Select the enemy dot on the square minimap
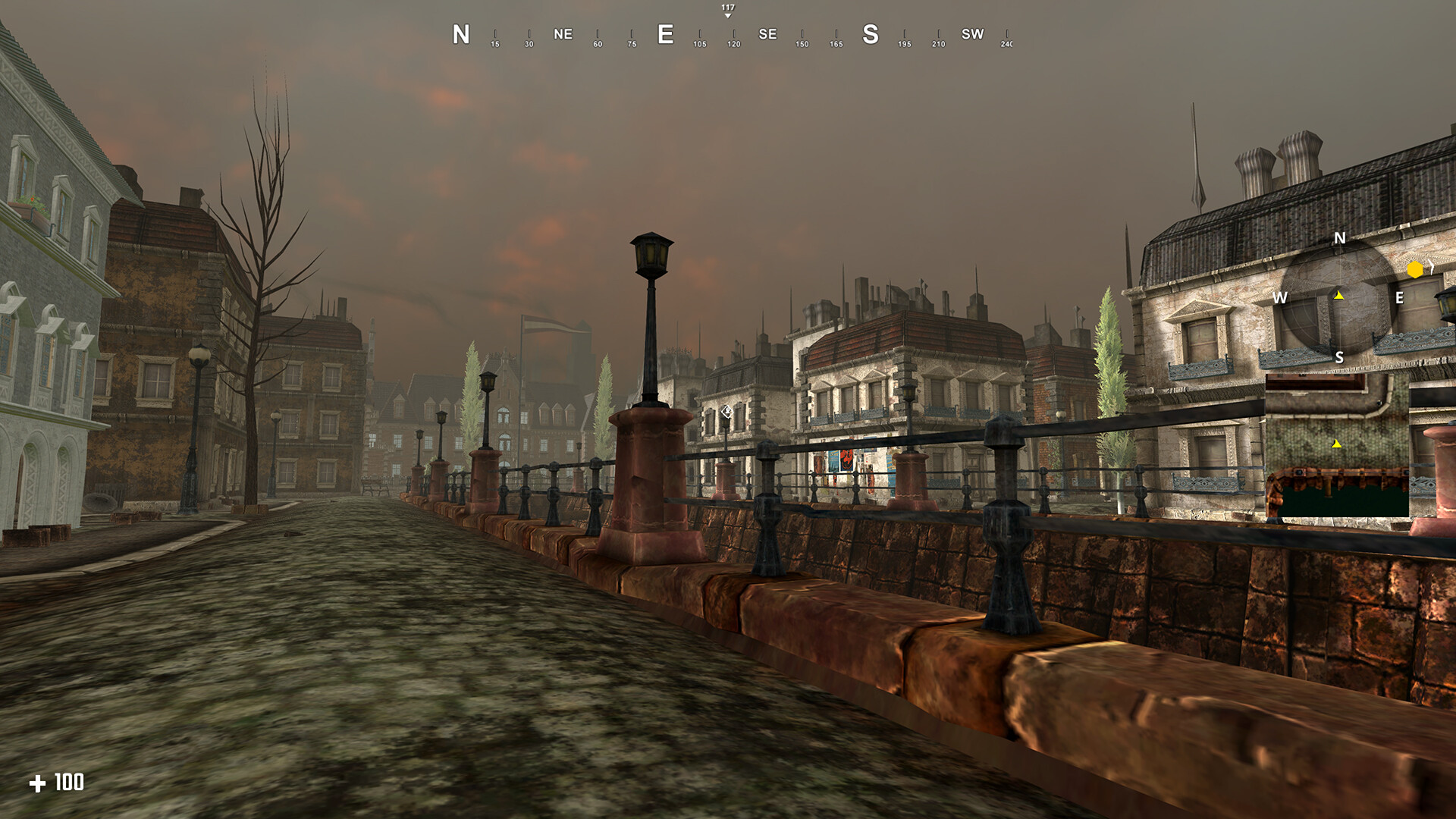The height and width of the screenshot is (819, 1456). (x=1379, y=403)
